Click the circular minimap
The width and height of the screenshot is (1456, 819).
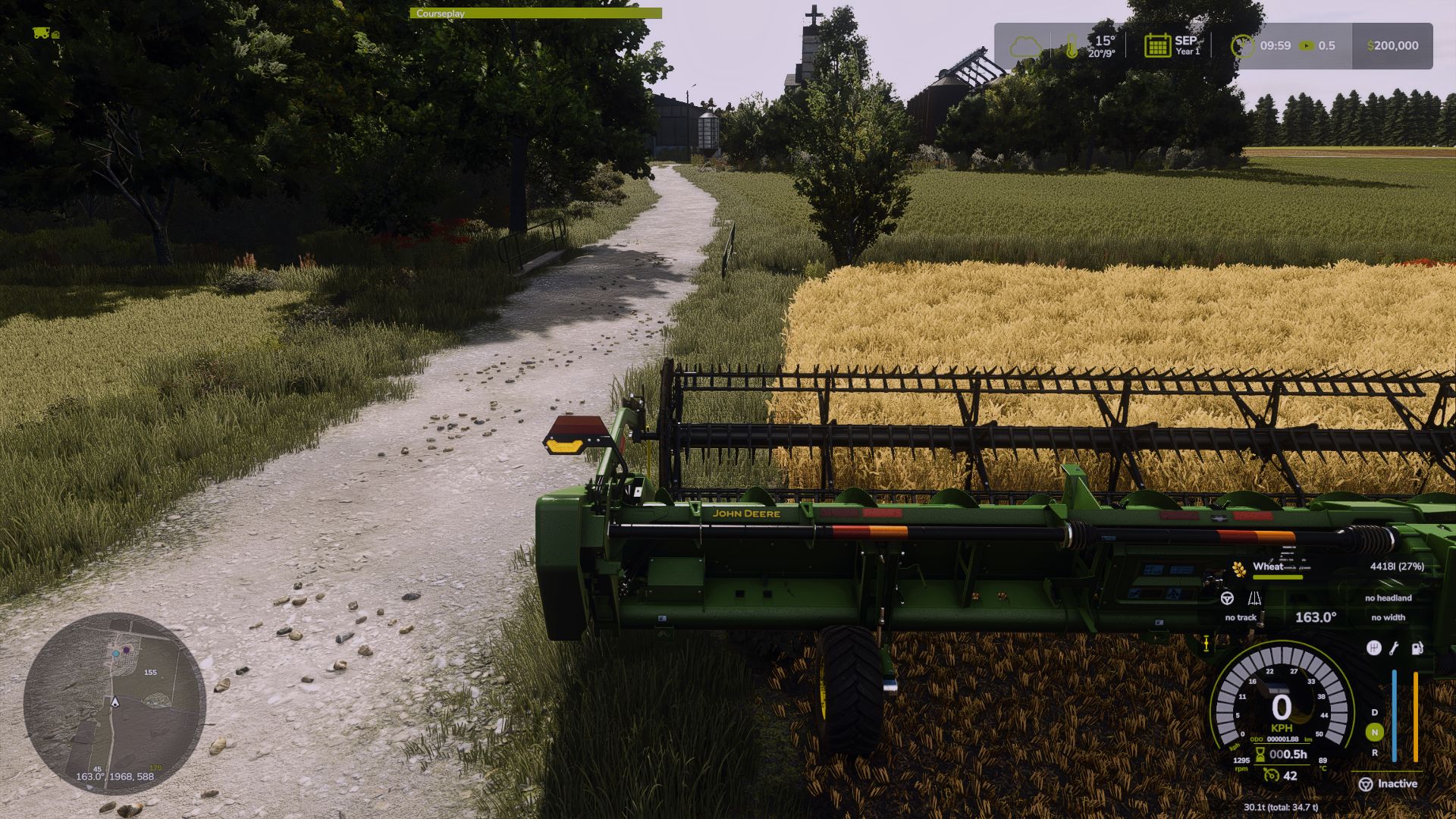(115, 703)
